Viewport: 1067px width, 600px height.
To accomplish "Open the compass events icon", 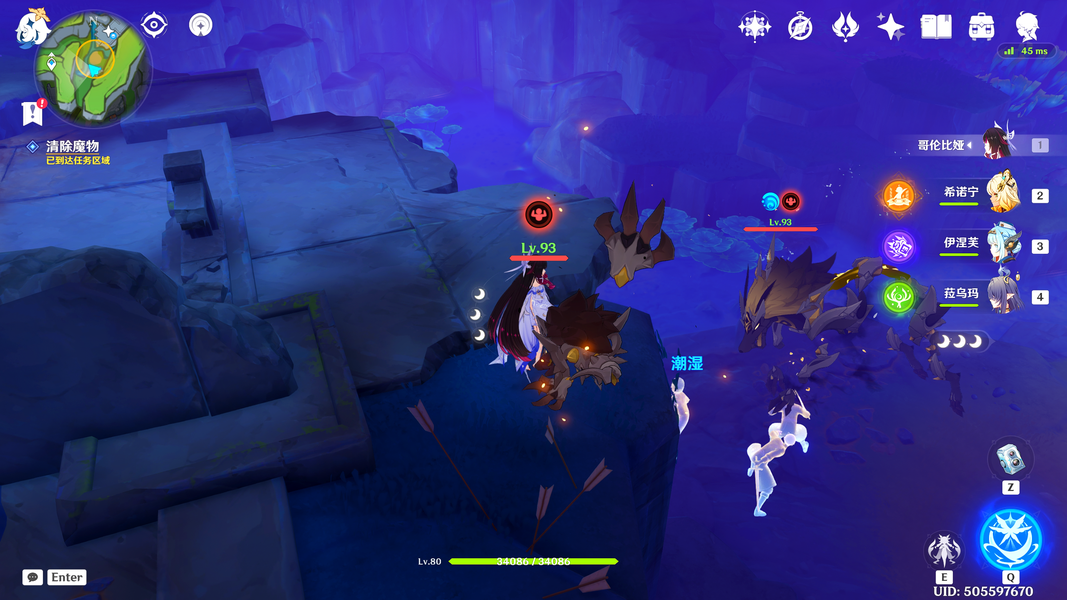I will 800,27.
